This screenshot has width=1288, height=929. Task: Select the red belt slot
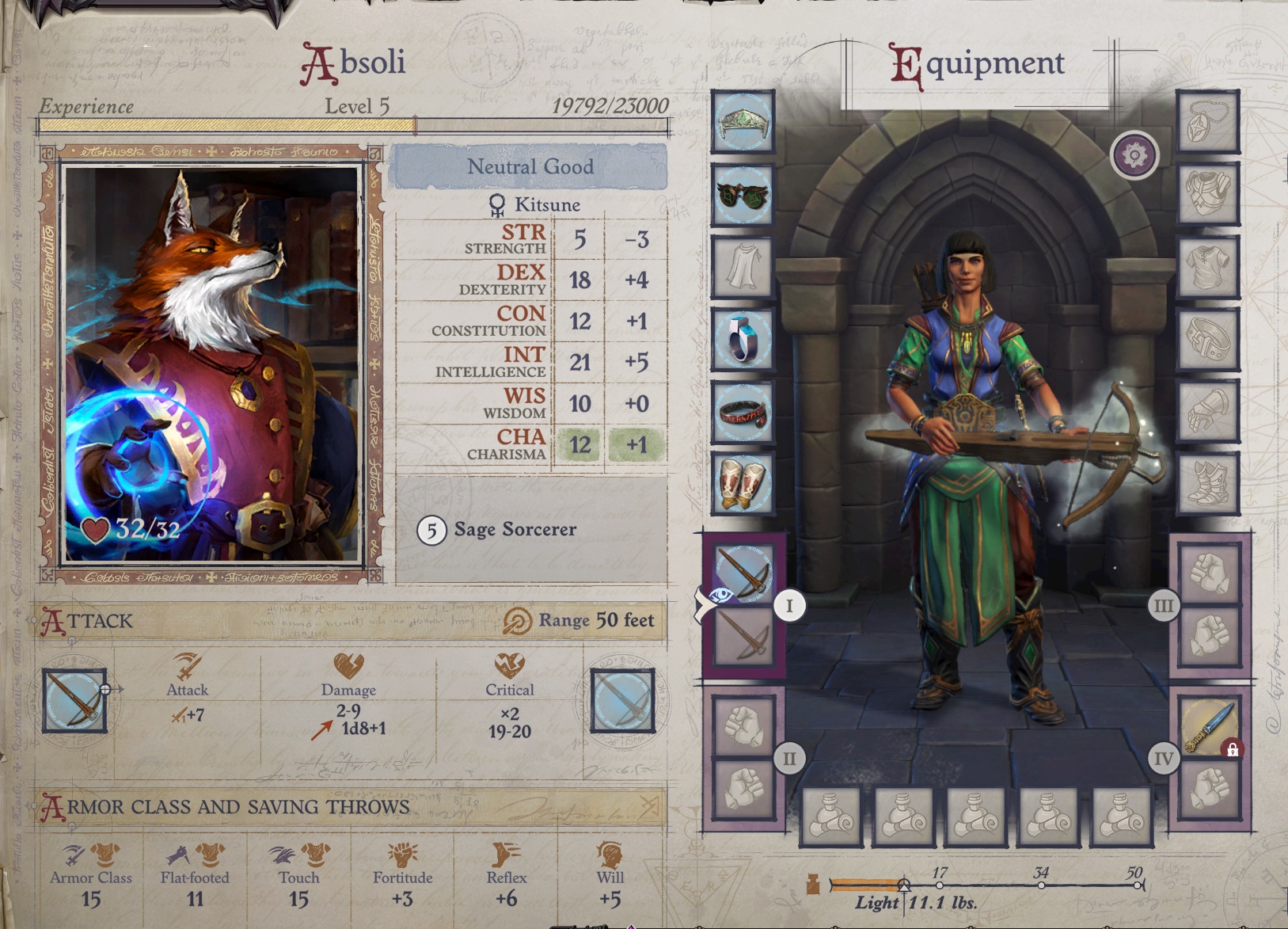pos(743,413)
